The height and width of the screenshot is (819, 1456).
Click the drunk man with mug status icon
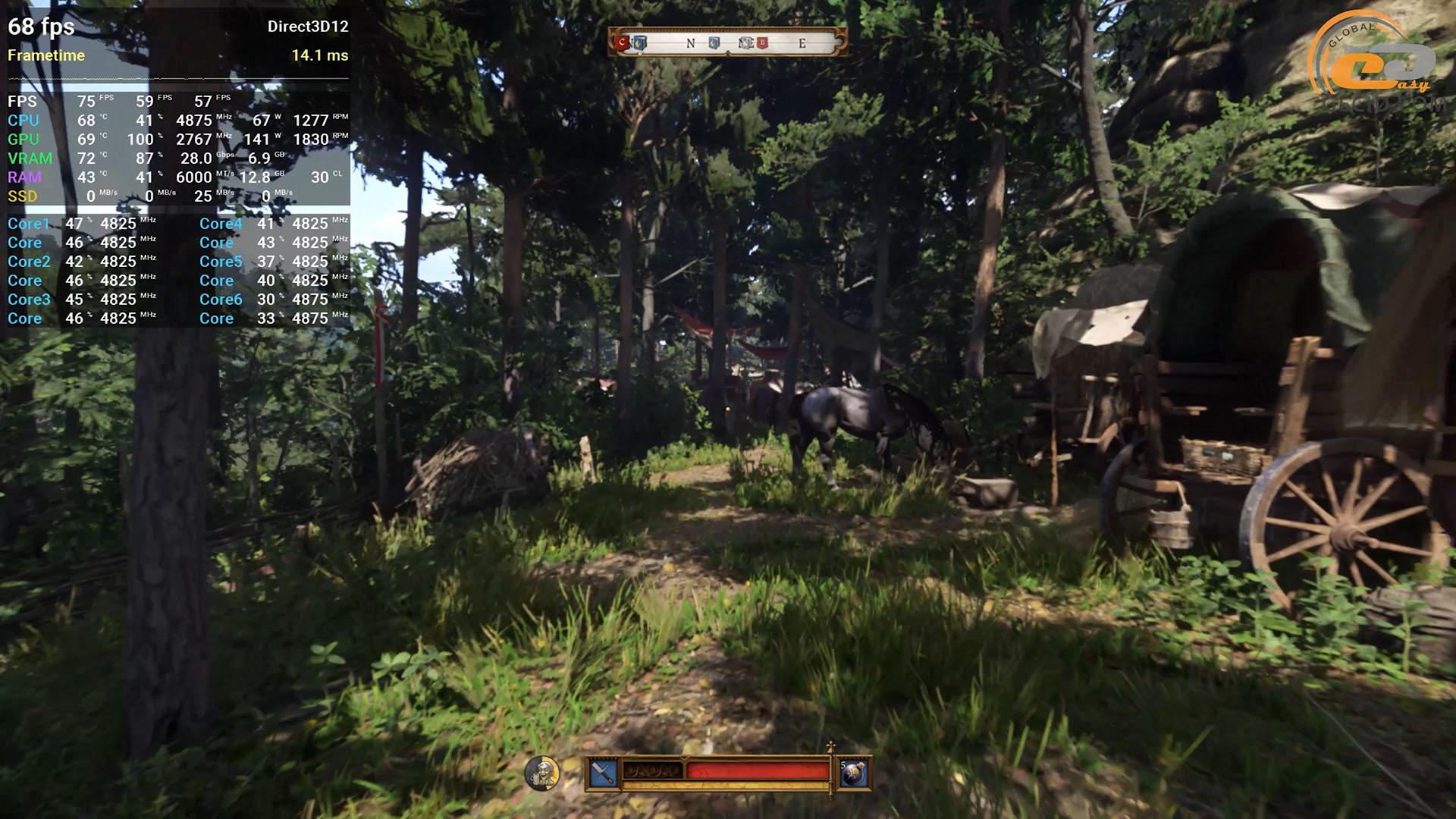click(542, 773)
